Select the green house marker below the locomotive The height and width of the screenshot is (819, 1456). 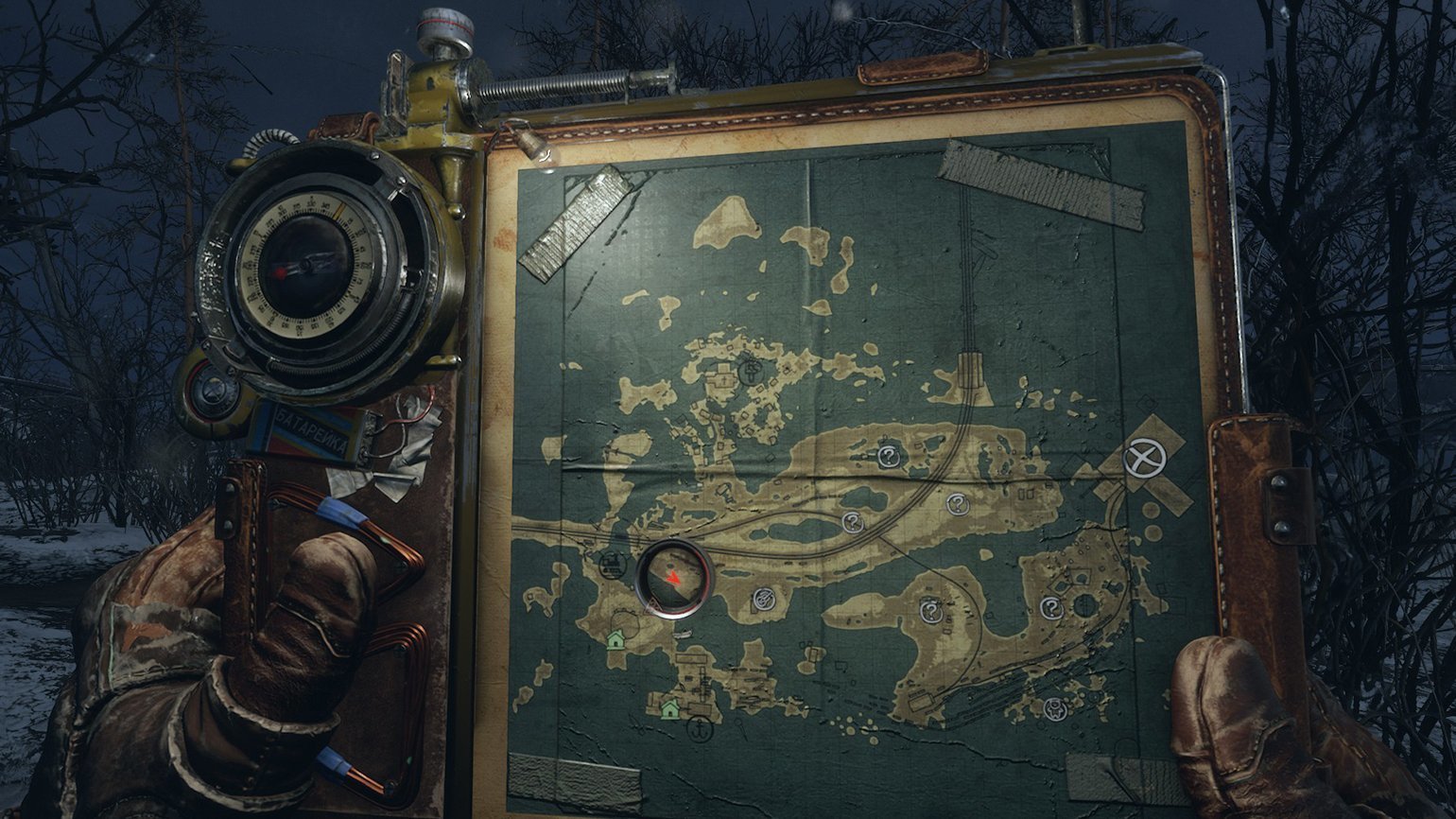[617, 640]
